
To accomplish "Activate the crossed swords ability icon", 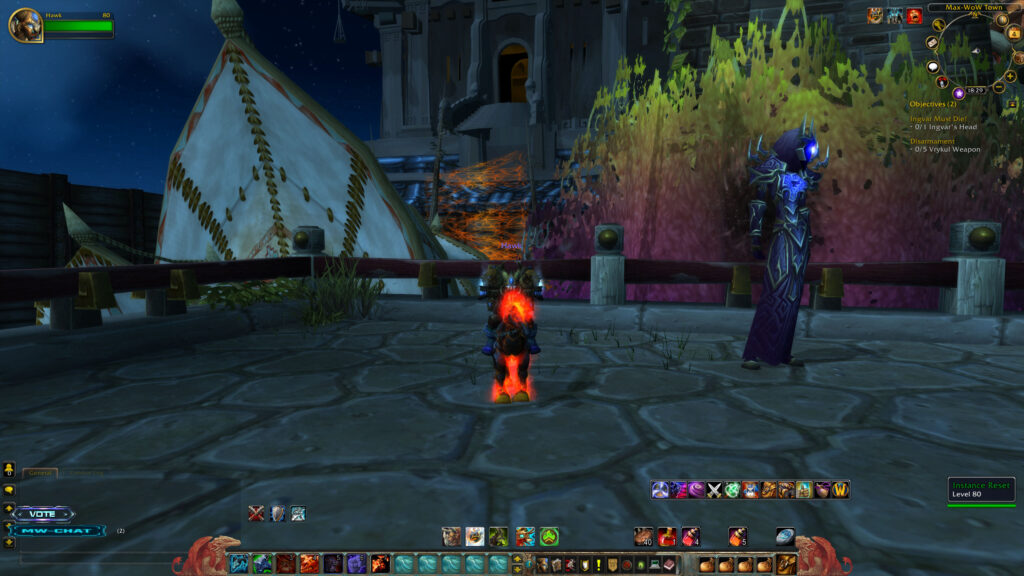I will [714, 489].
